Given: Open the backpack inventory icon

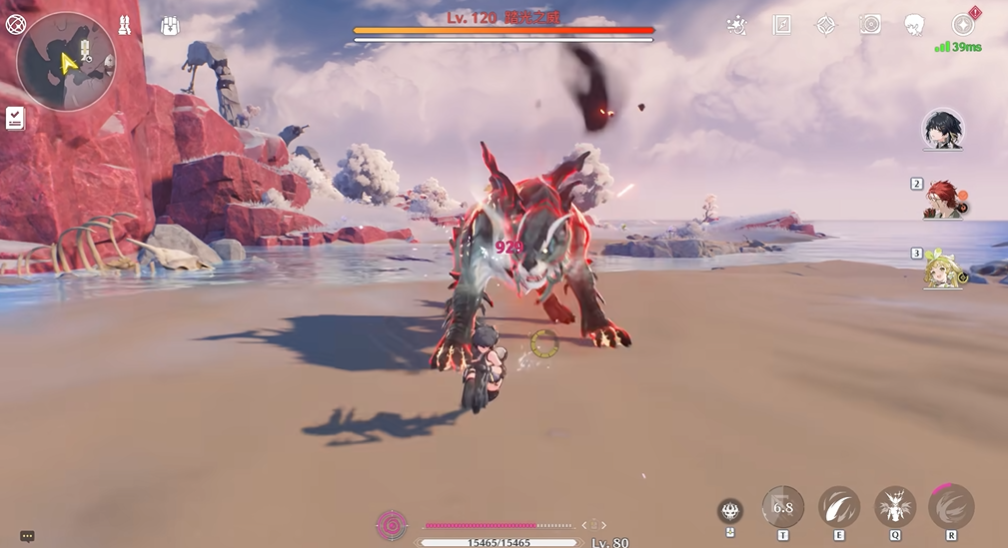Looking at the screenshot, I should (x=170, y=26).
